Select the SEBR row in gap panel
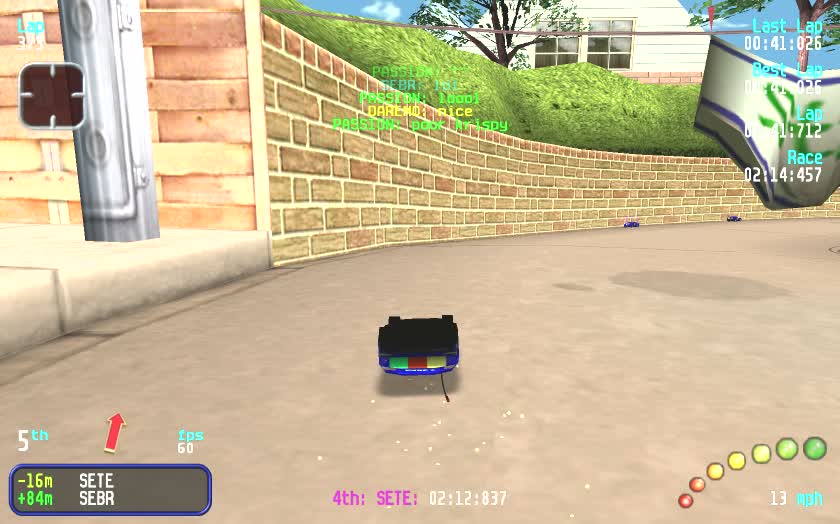The image size is (840, 524). coord(110,498)
